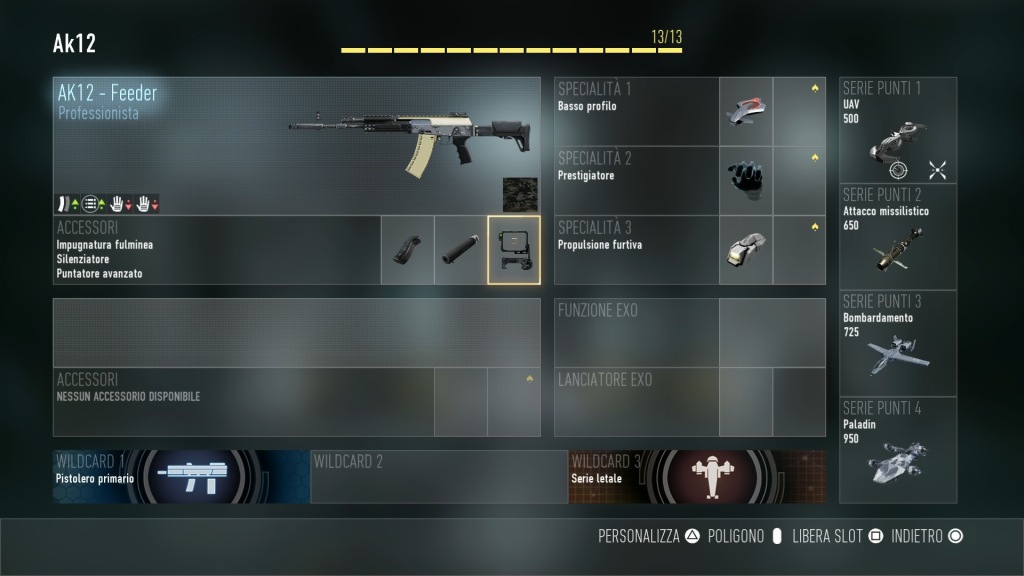Select Wildcard 1 Pistolero primario

coord(181,476)
